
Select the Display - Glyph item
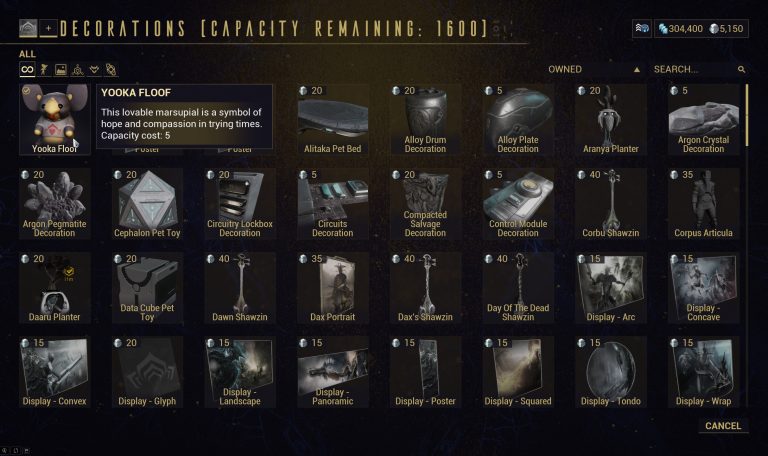pyautogui.click(x=147, y=370)
